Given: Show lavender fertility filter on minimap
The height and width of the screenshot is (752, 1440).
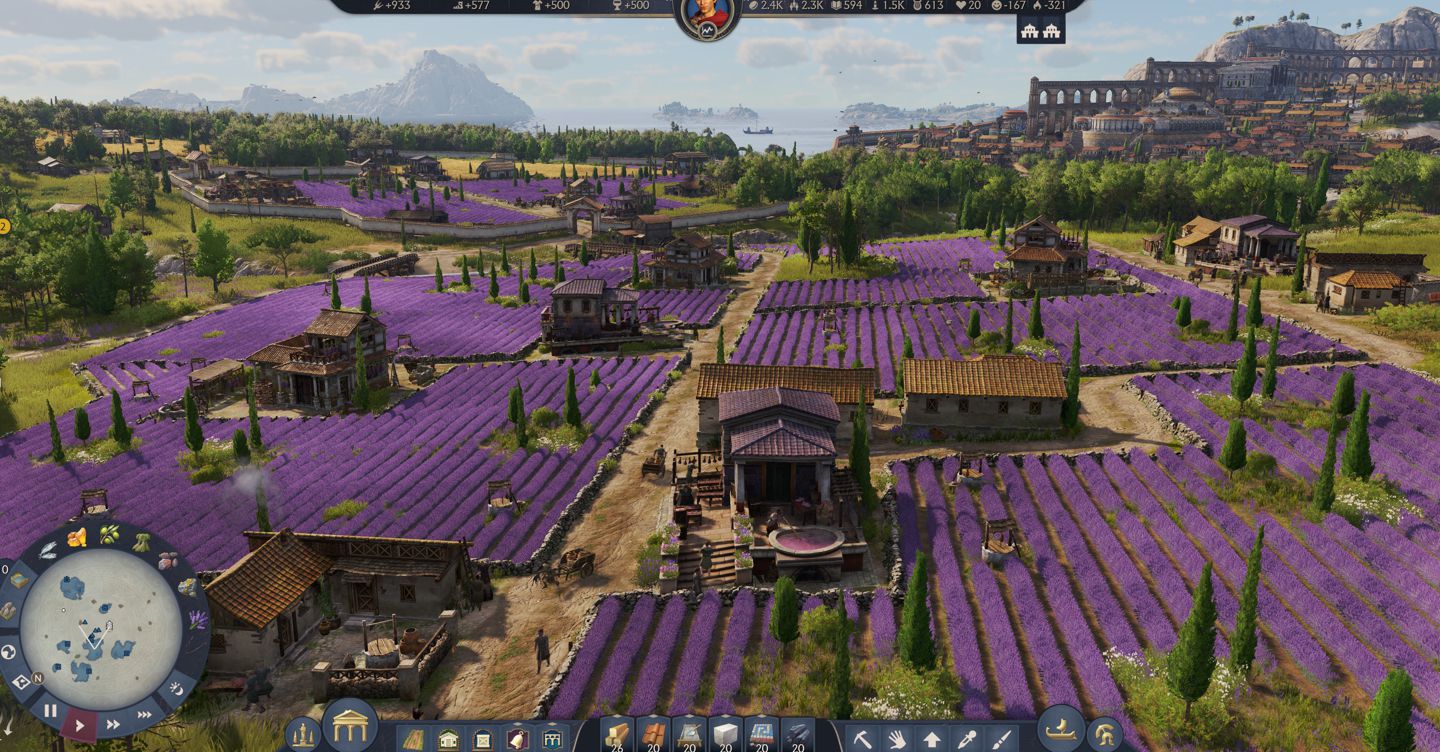Looking at the screenshot, I should click(x=197, y=620).
